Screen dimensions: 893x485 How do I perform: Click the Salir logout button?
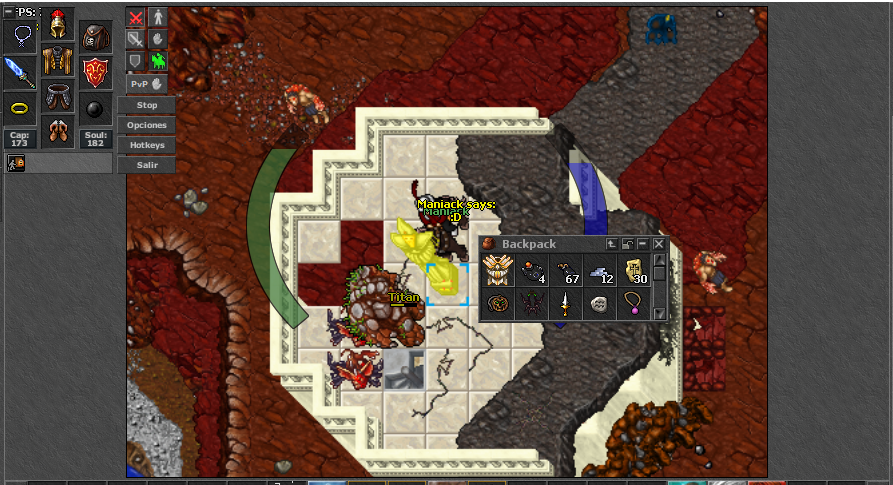point(147,165)
